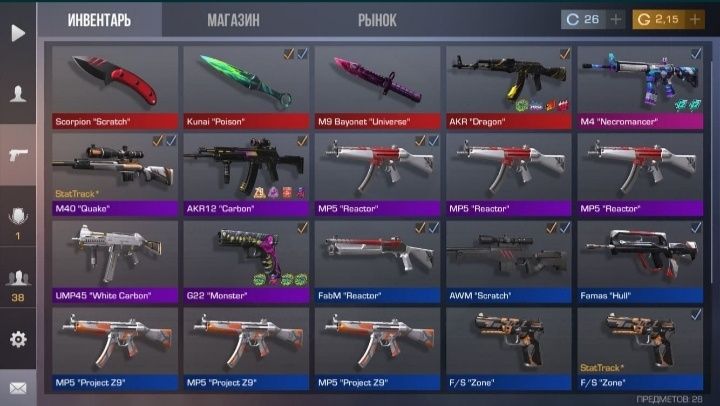
Task: Choose the Kunai "Poison" item
Action: [246, 87]
